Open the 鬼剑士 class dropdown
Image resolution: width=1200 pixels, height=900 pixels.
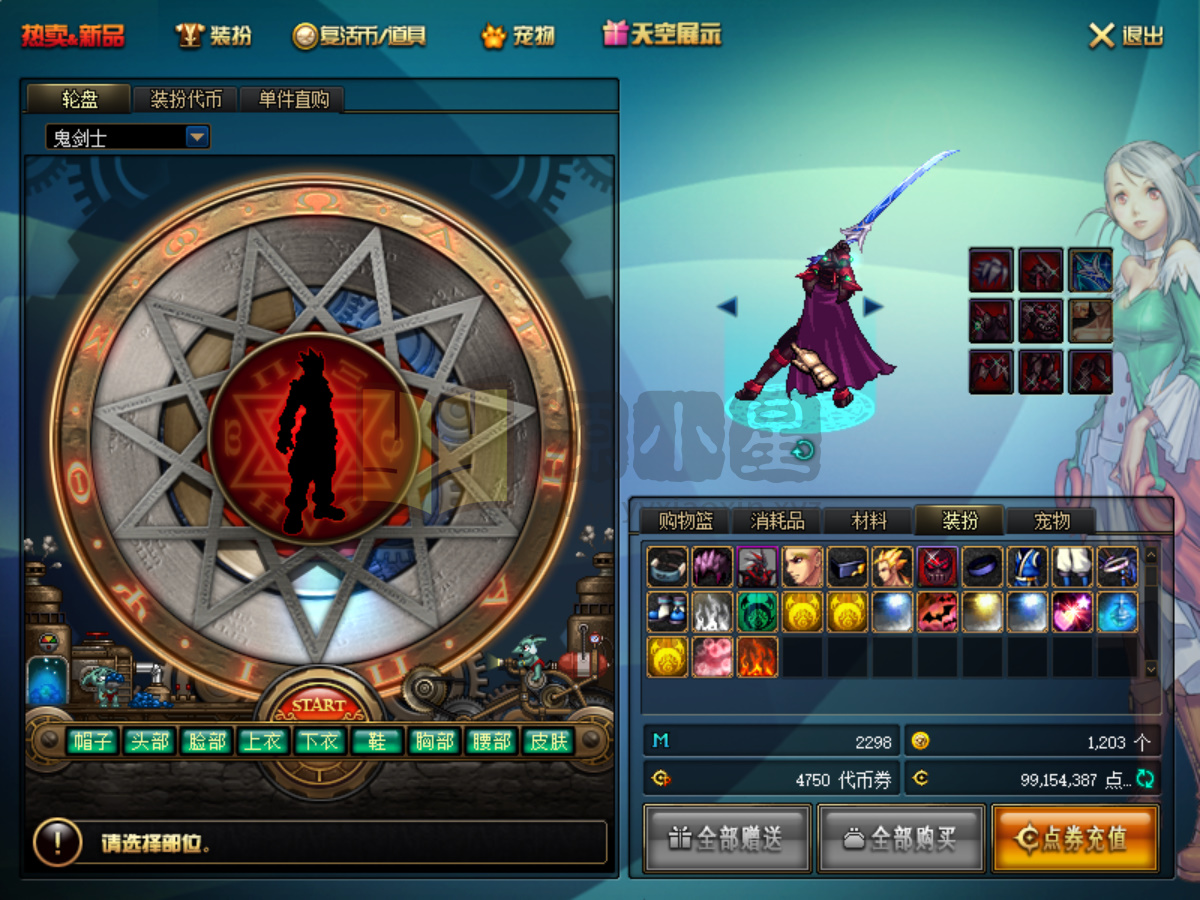[197, 137]
